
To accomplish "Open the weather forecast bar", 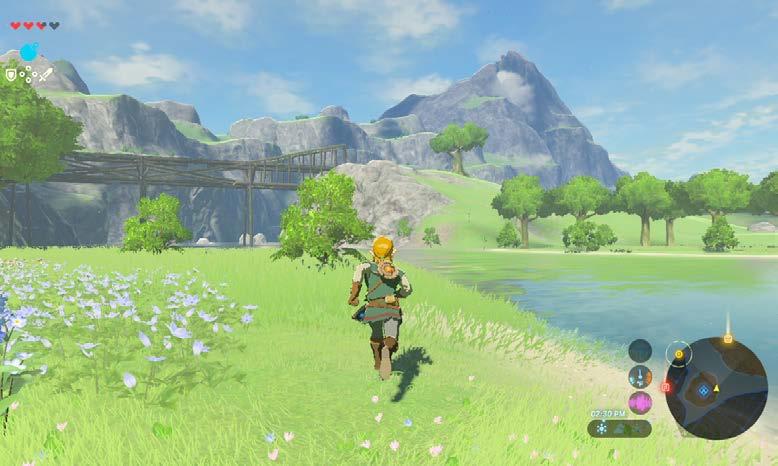I will pos(619,428).
